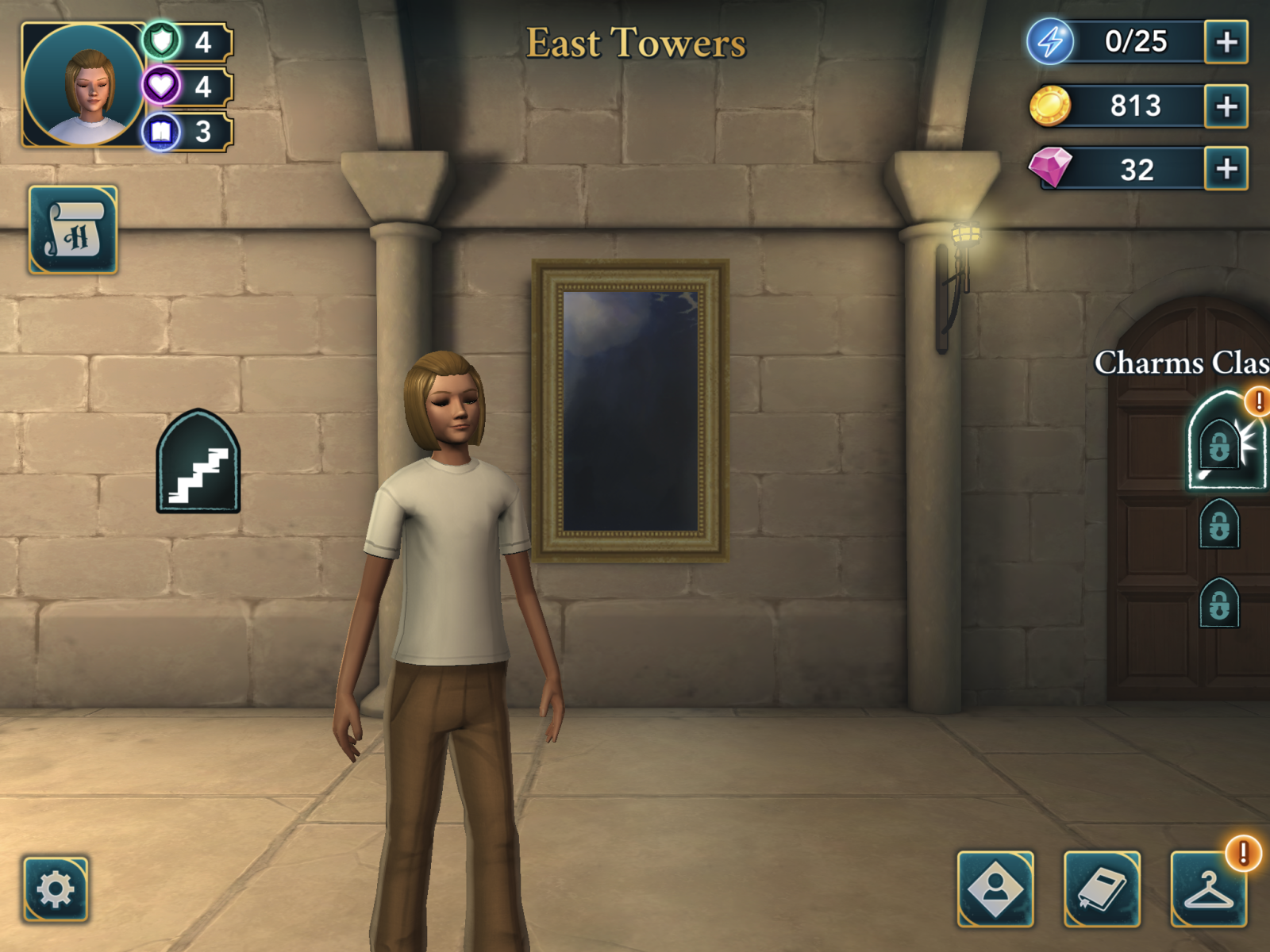The image size is (1270, 952).
Task: Select the highlighted Charms Class lock icon
Action: (1223, 443)
